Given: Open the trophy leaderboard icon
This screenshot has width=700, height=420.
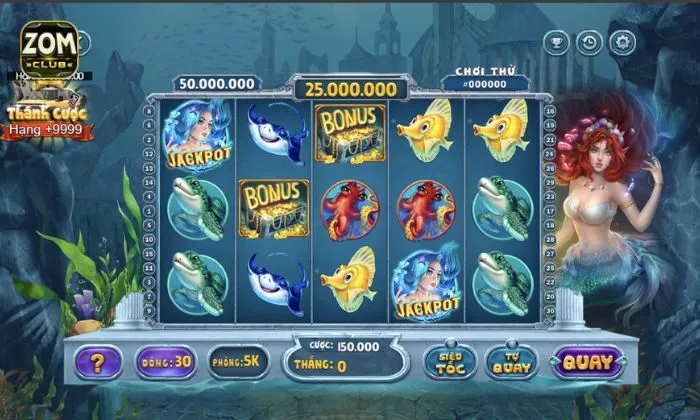Looking at the screenshot, I should click(556, 43).
